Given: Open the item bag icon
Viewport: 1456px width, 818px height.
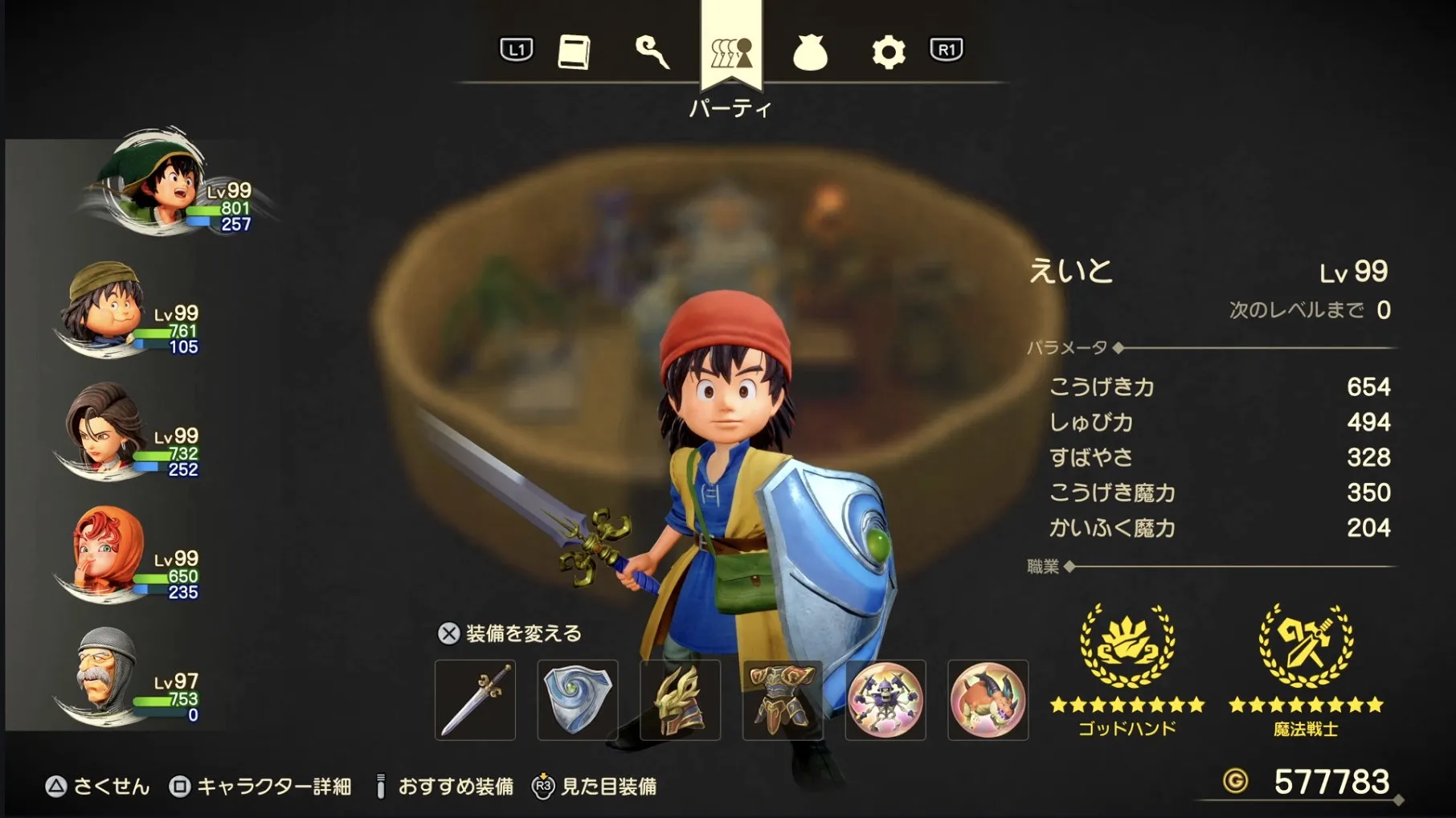Looking at the screenshot, I should pos(811,52).
